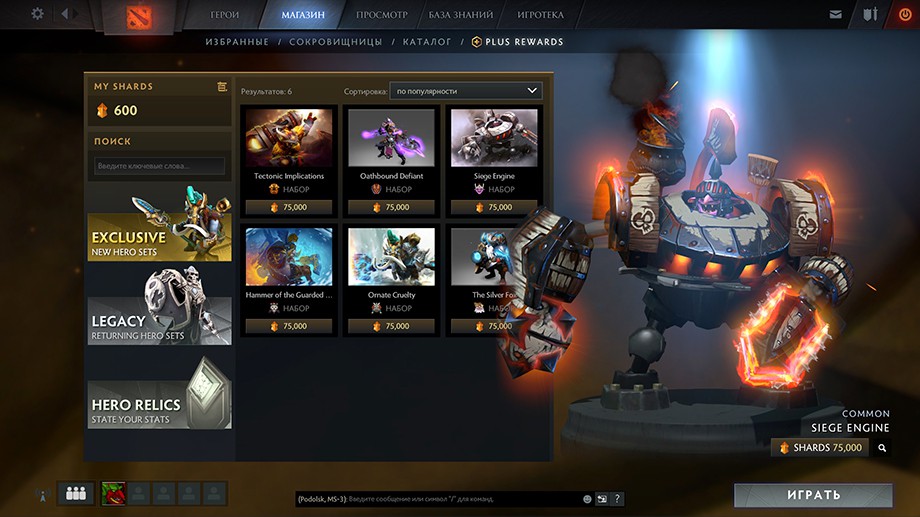Go to the Избранные store section

click(237, 42)
